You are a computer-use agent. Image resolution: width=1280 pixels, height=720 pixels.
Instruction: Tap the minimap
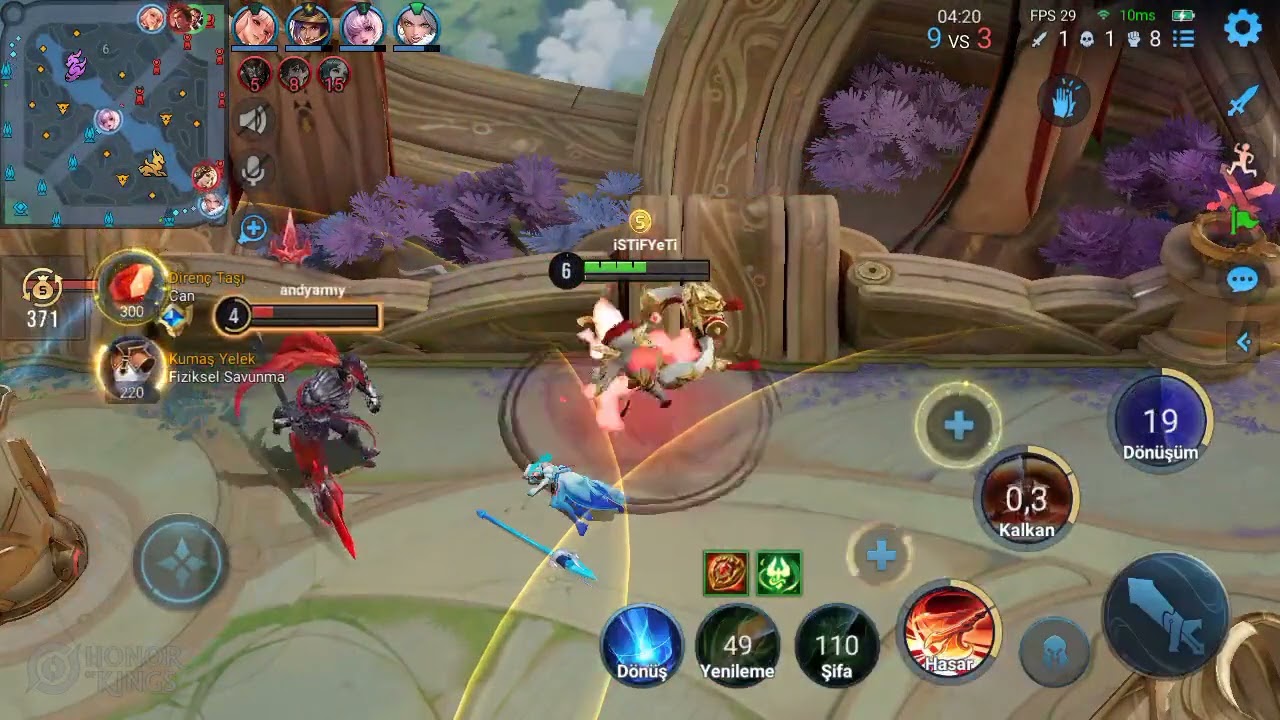[112, 112]
